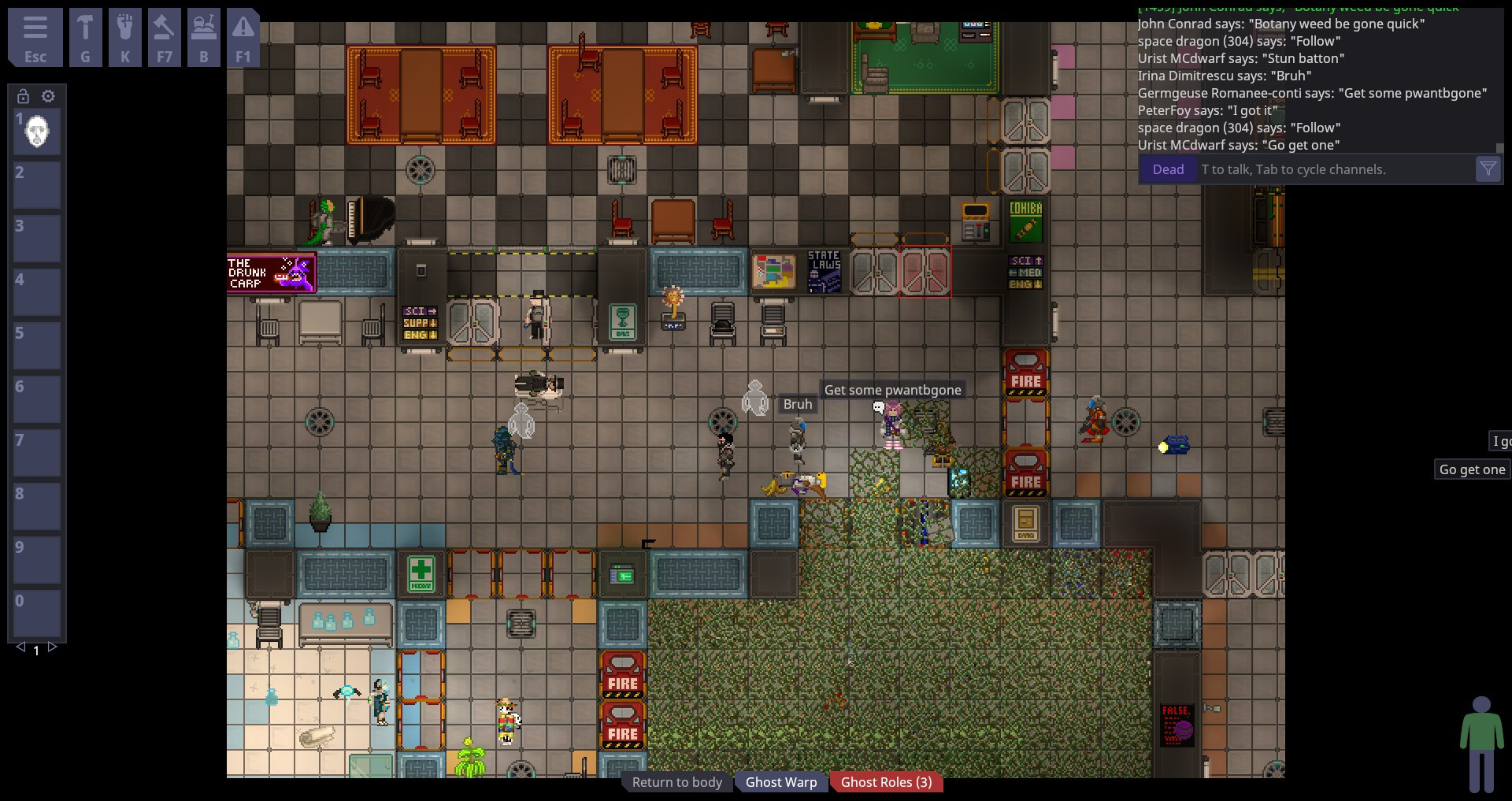Image resolution: width=1512 pixels, height=801 pixels.
Task: Open the Ghost Roles (3) tab
Action: pyautogui.click(x=886, y=781)
